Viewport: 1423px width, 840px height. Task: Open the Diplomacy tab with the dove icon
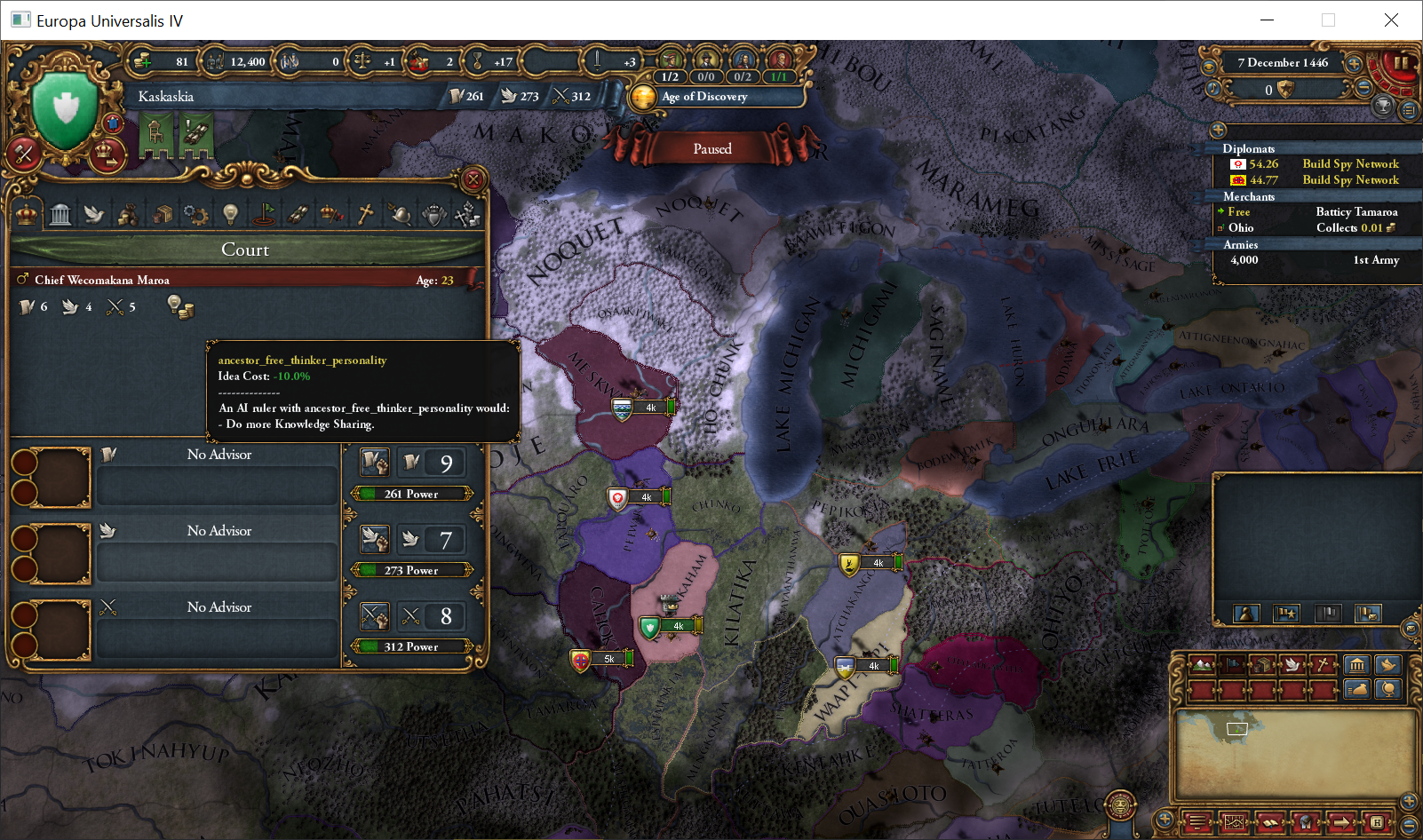(x=94, y=214)
